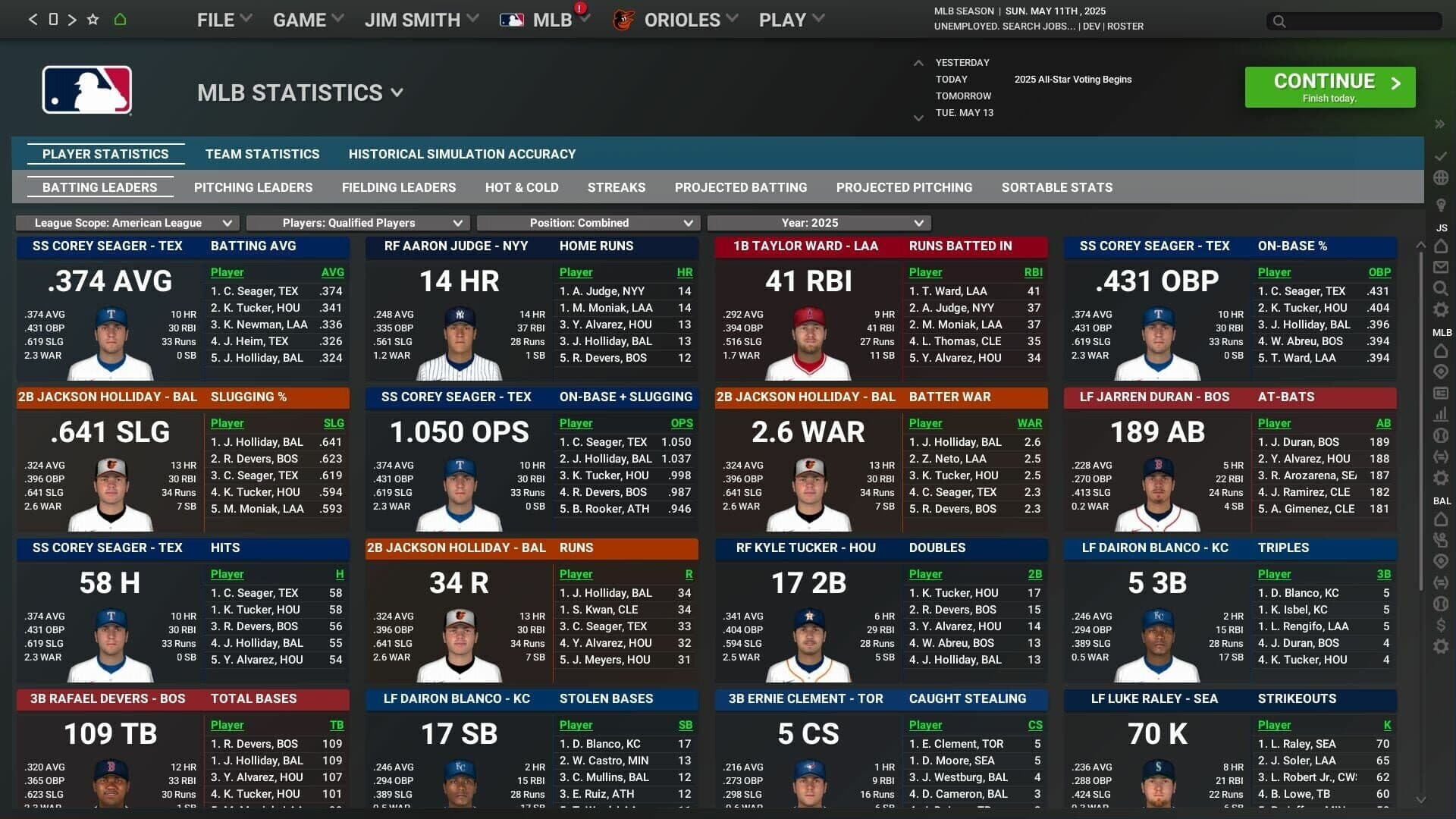Open the Year 2025 dropdown

(817, 223)
